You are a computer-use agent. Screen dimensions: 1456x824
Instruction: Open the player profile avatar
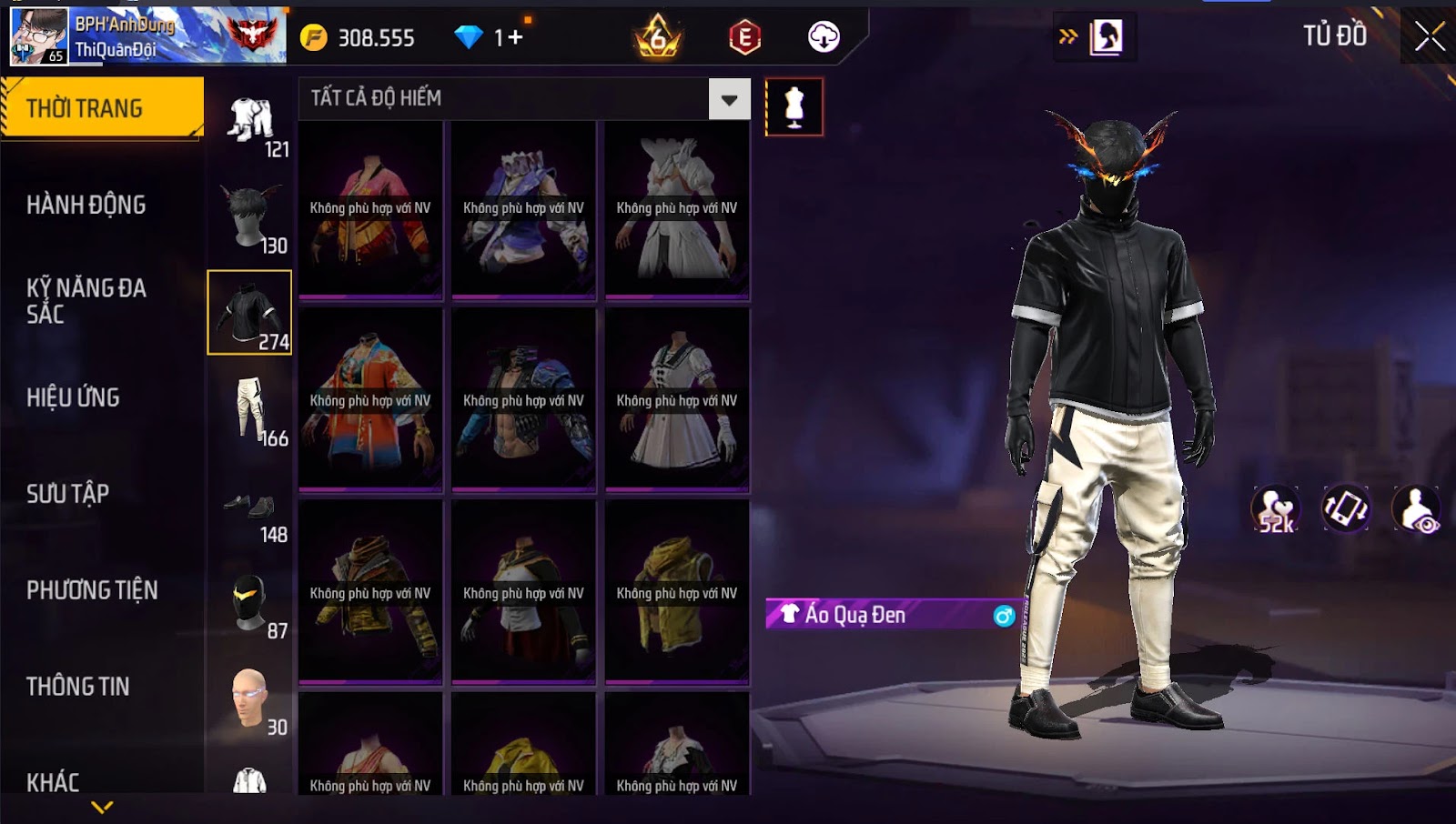38,36
